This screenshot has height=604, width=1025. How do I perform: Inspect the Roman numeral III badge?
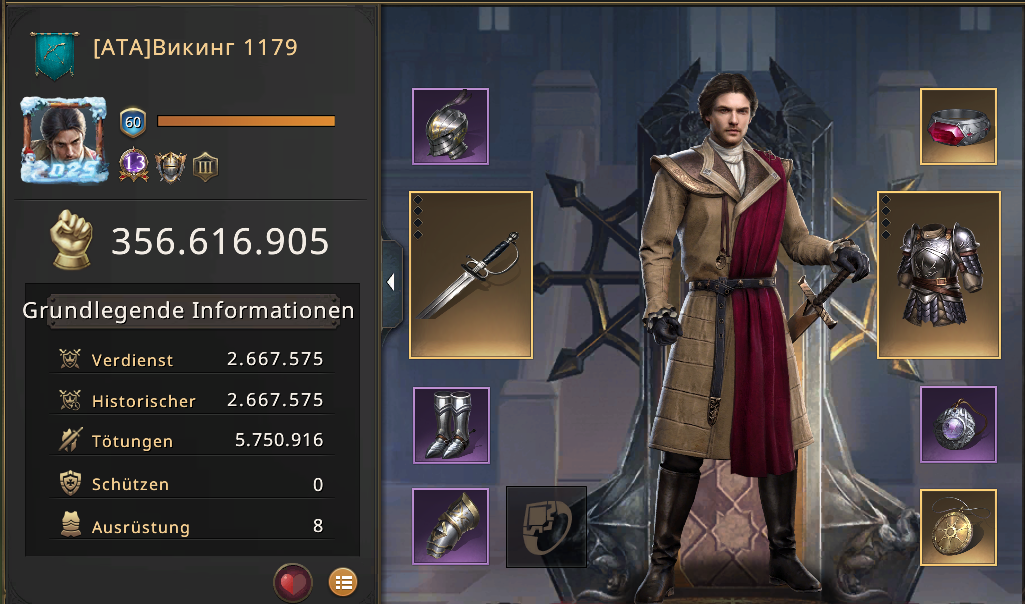pyautogui.click(x=205, y=164)
